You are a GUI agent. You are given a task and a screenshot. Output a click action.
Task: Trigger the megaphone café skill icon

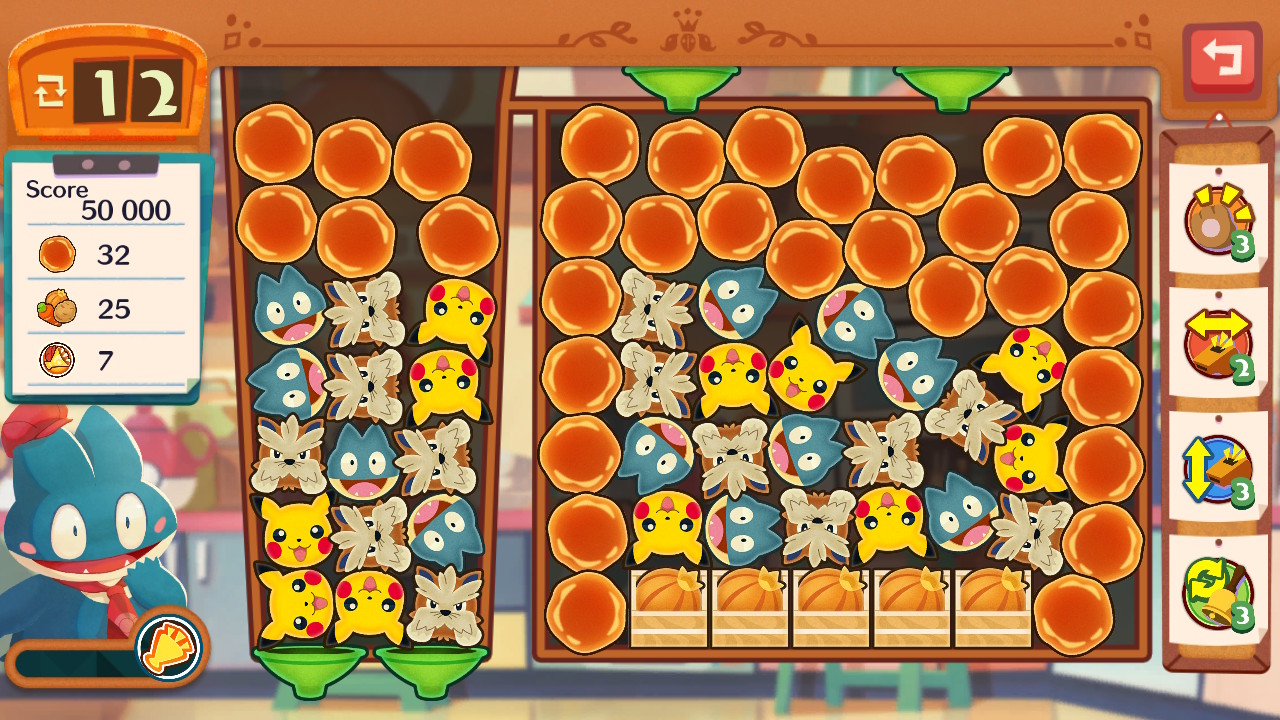(167, 645)
